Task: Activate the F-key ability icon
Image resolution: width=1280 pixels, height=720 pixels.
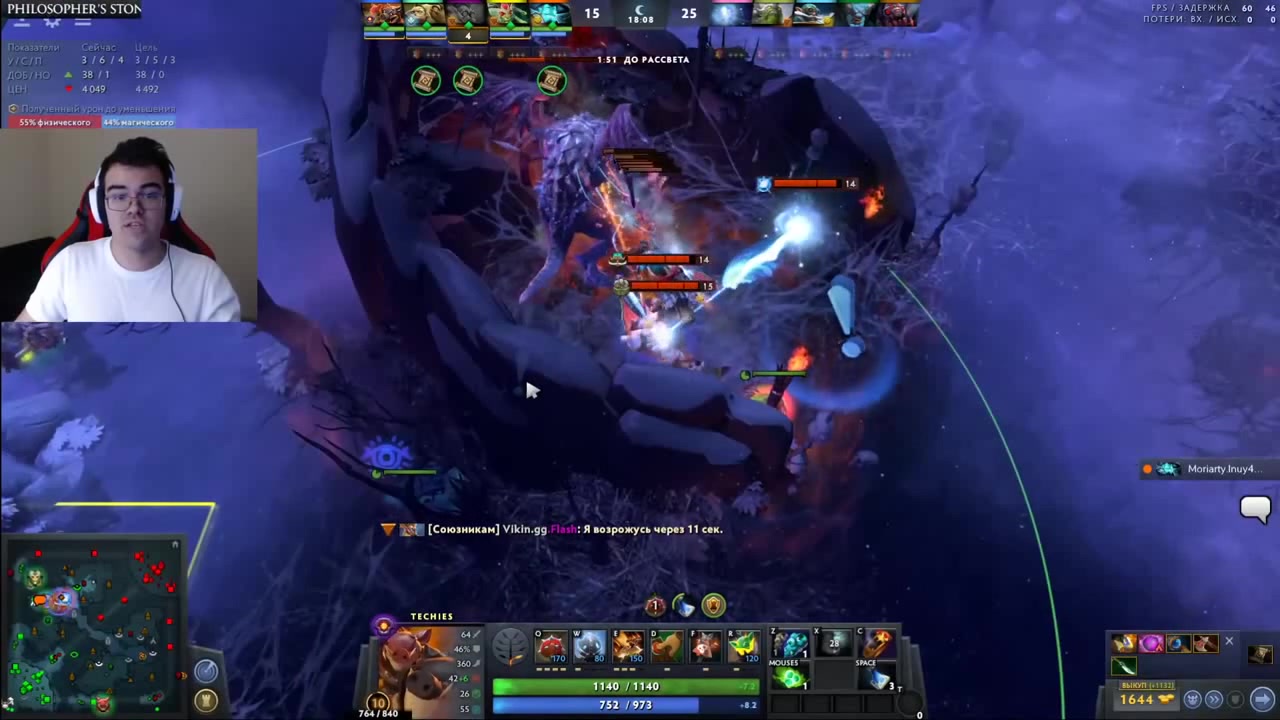Action: (705, 648)
